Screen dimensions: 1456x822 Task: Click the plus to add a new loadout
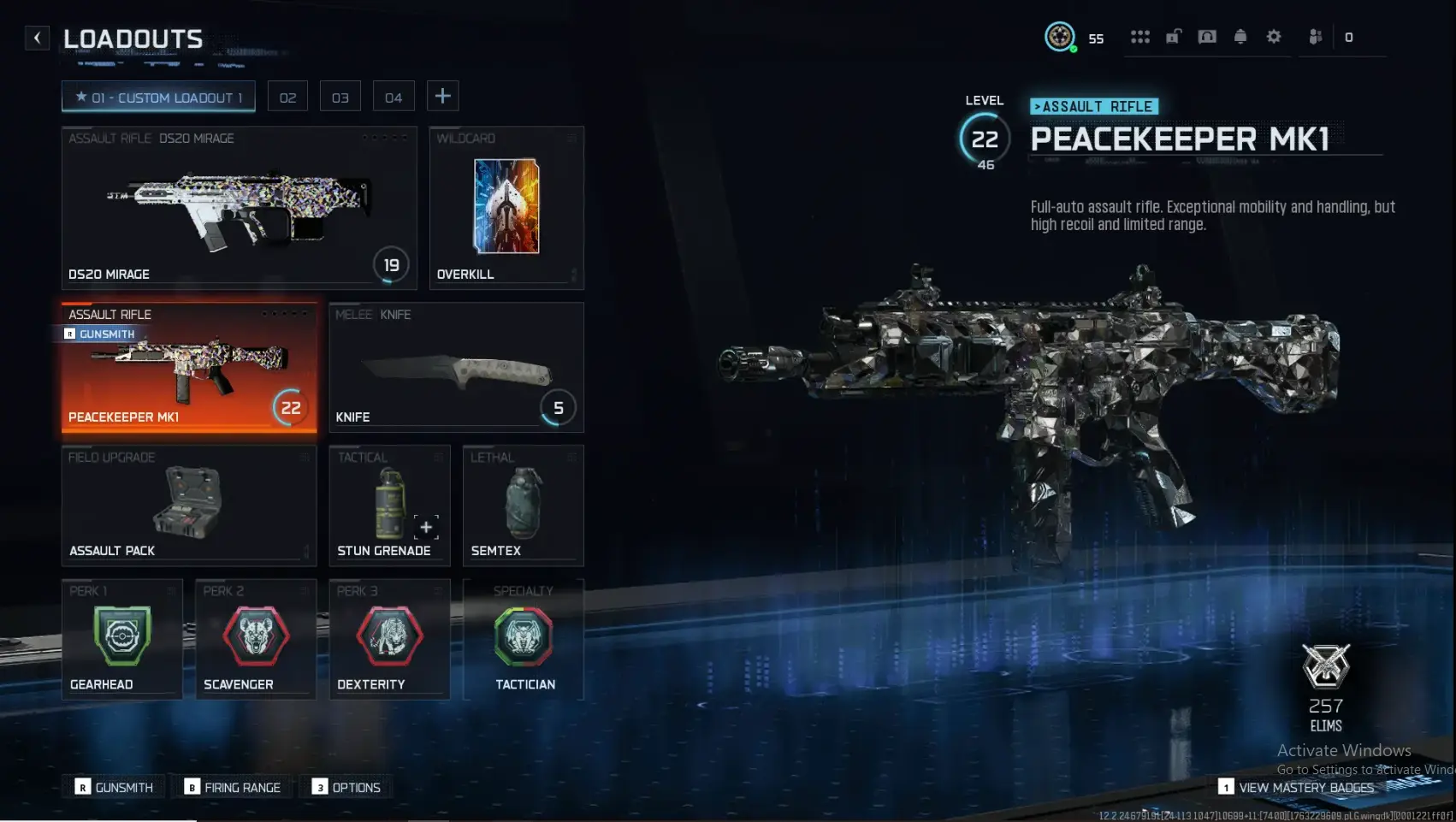[x=443, y=96]
